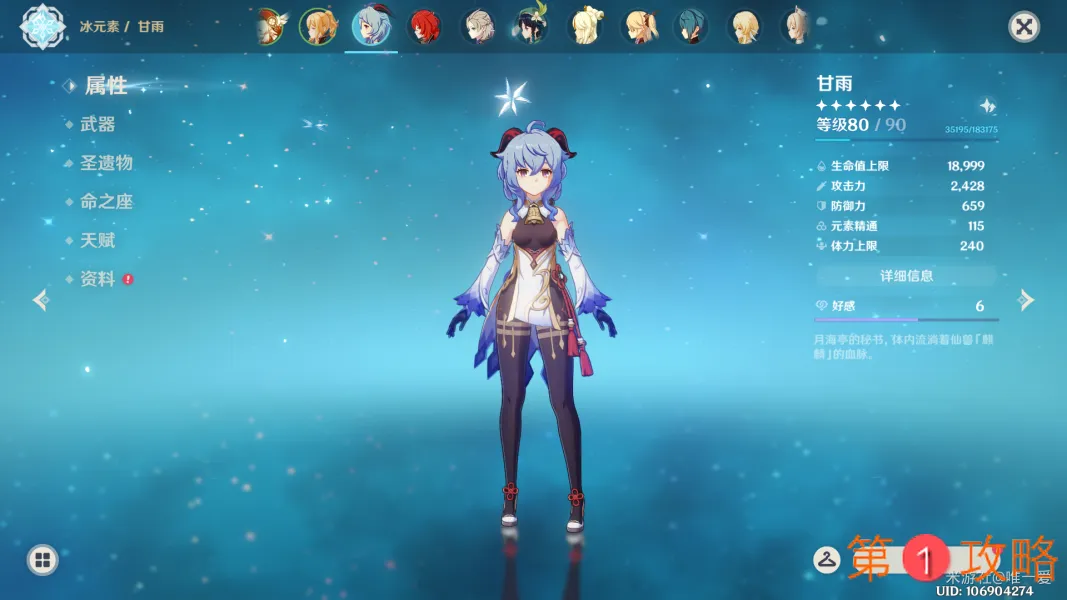Switch to the next character with right arrow
The height and width of the screenshot is (600, 1067).
tap(1026, 300)
